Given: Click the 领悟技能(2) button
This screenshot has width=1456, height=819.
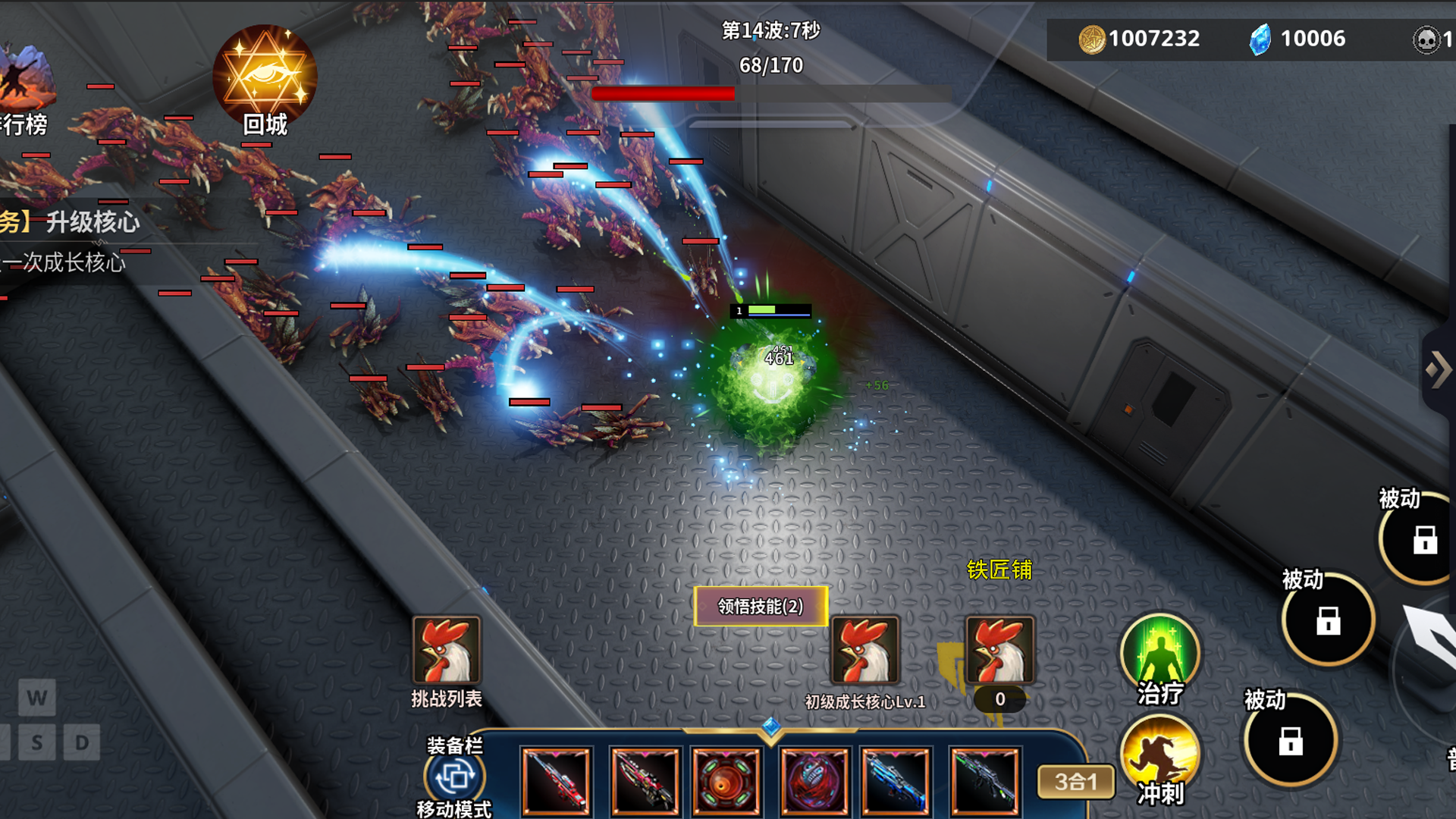Looking at the screenshot, I should click(x=761, y=606).
